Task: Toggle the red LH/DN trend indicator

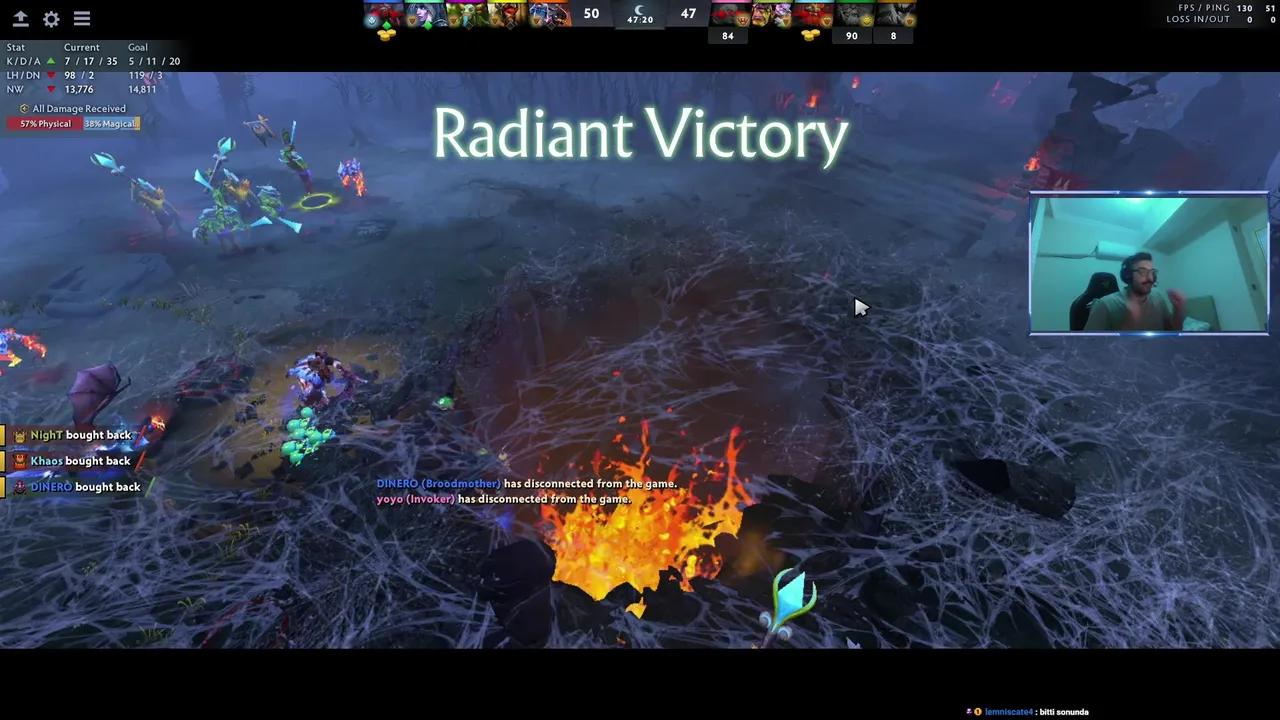Action: click(52, 75)
